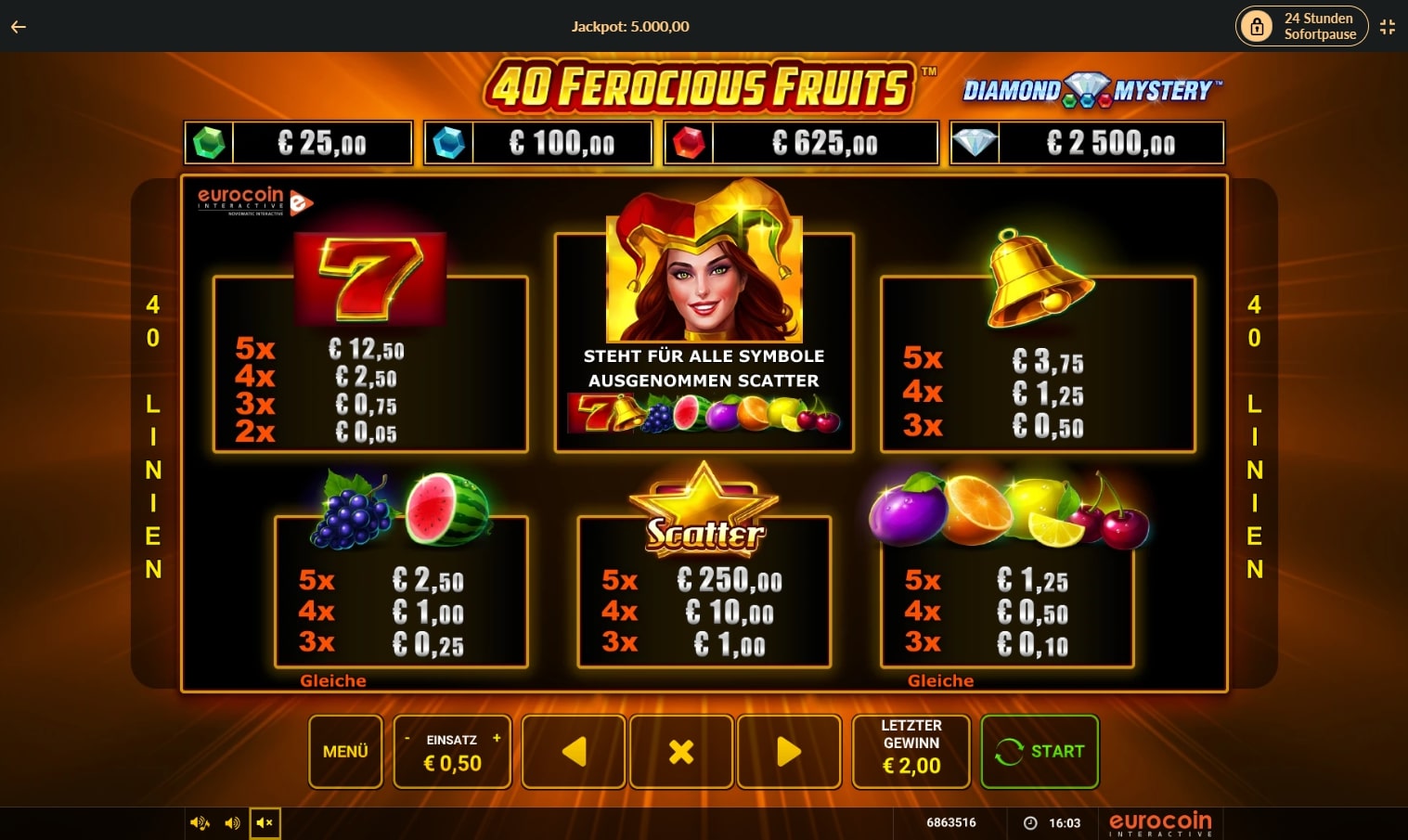Viewport: 1408px width, 840px height.
Task: Click the back arrow to leave the game
Action: [18, 26]
